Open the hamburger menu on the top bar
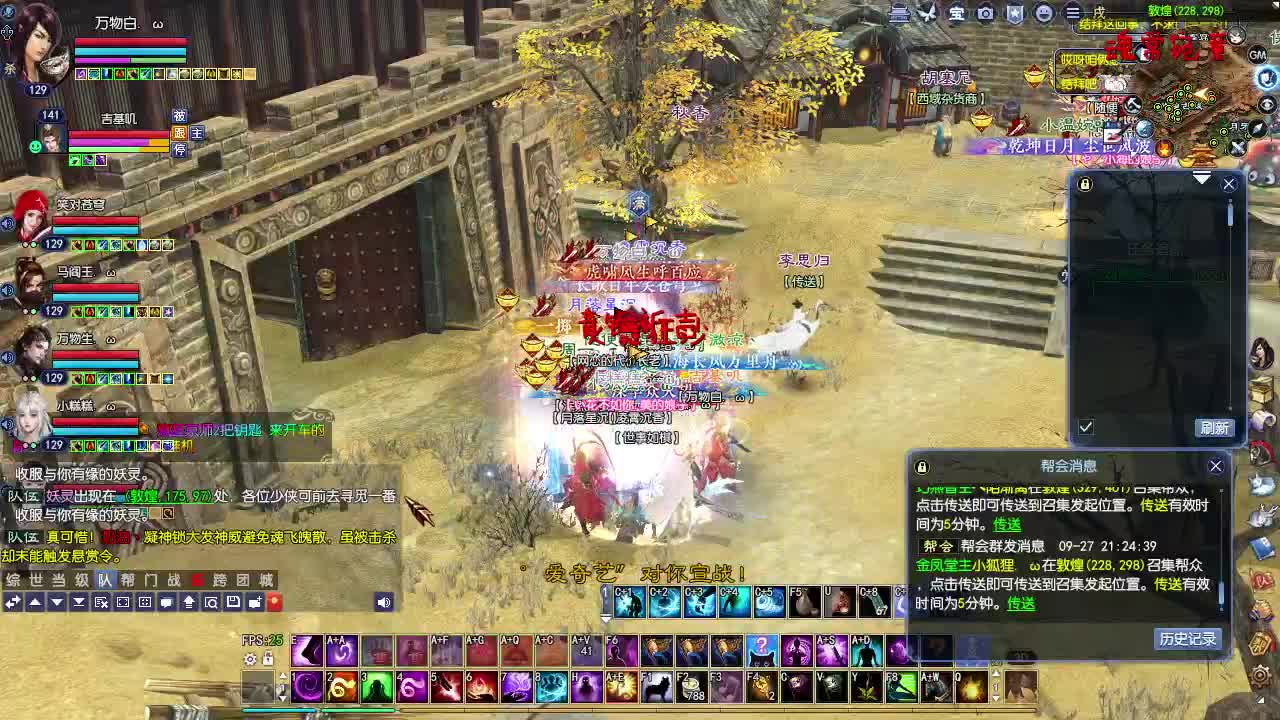 coord(1073,12)
